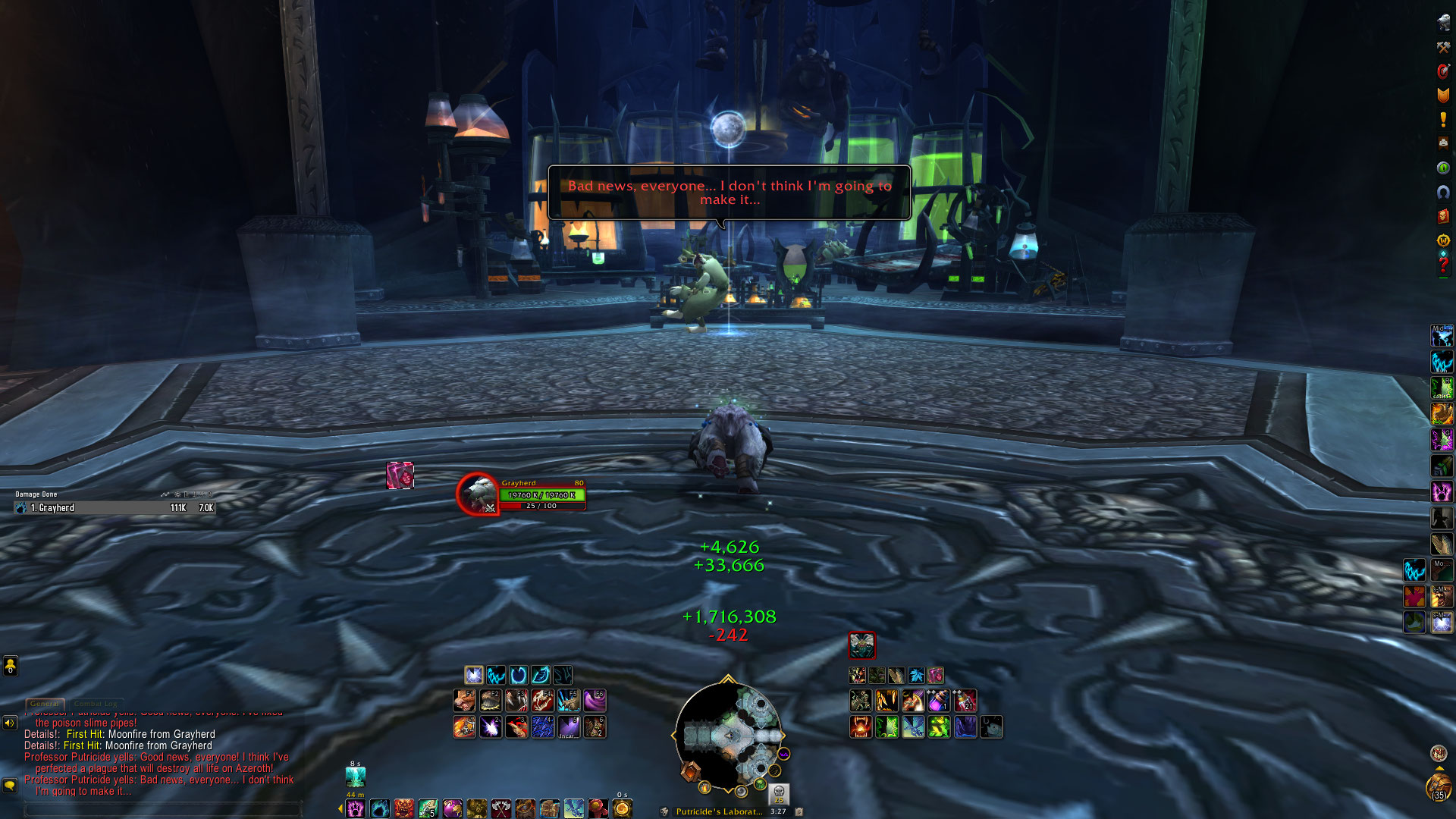
Task: Click Grayherd's bear portrait frame
Action: pos(478,494)
